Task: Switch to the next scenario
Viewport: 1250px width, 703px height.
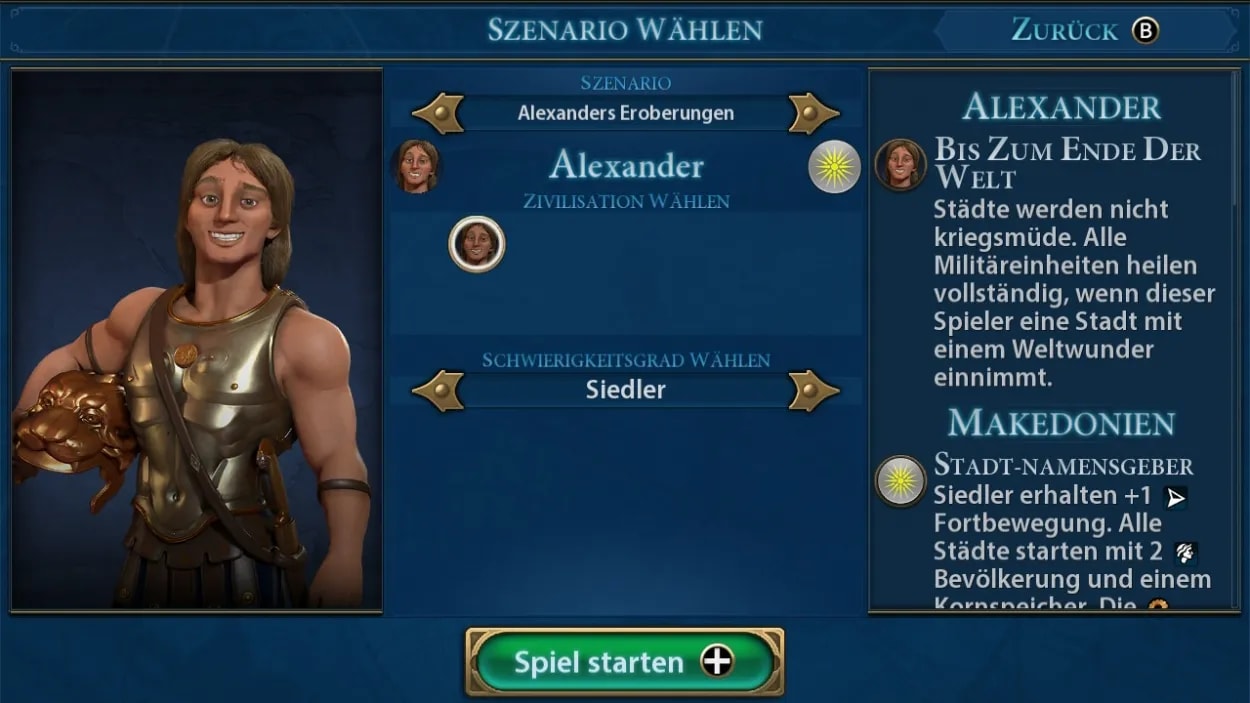Action: (x=812, y=113)
